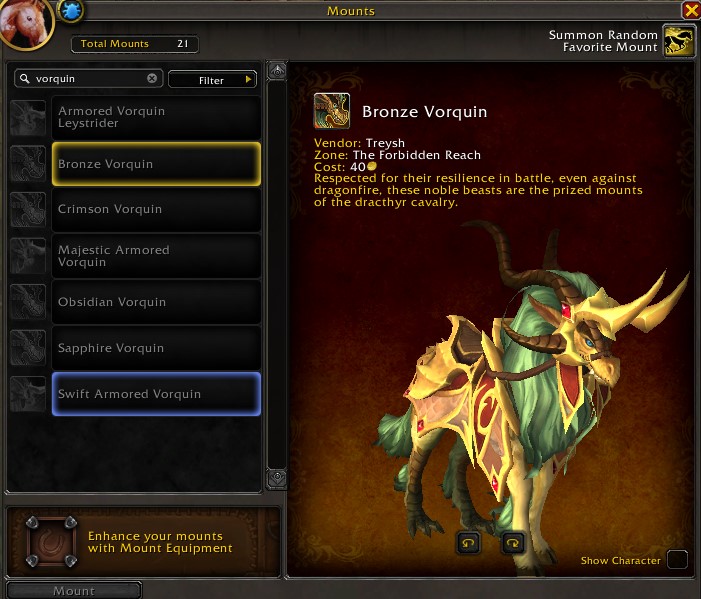Image resolution: width=701 pixels, height=599 pixels.
Task: Click the Bronze Vorquin spell icon
Action: point(332,111)
